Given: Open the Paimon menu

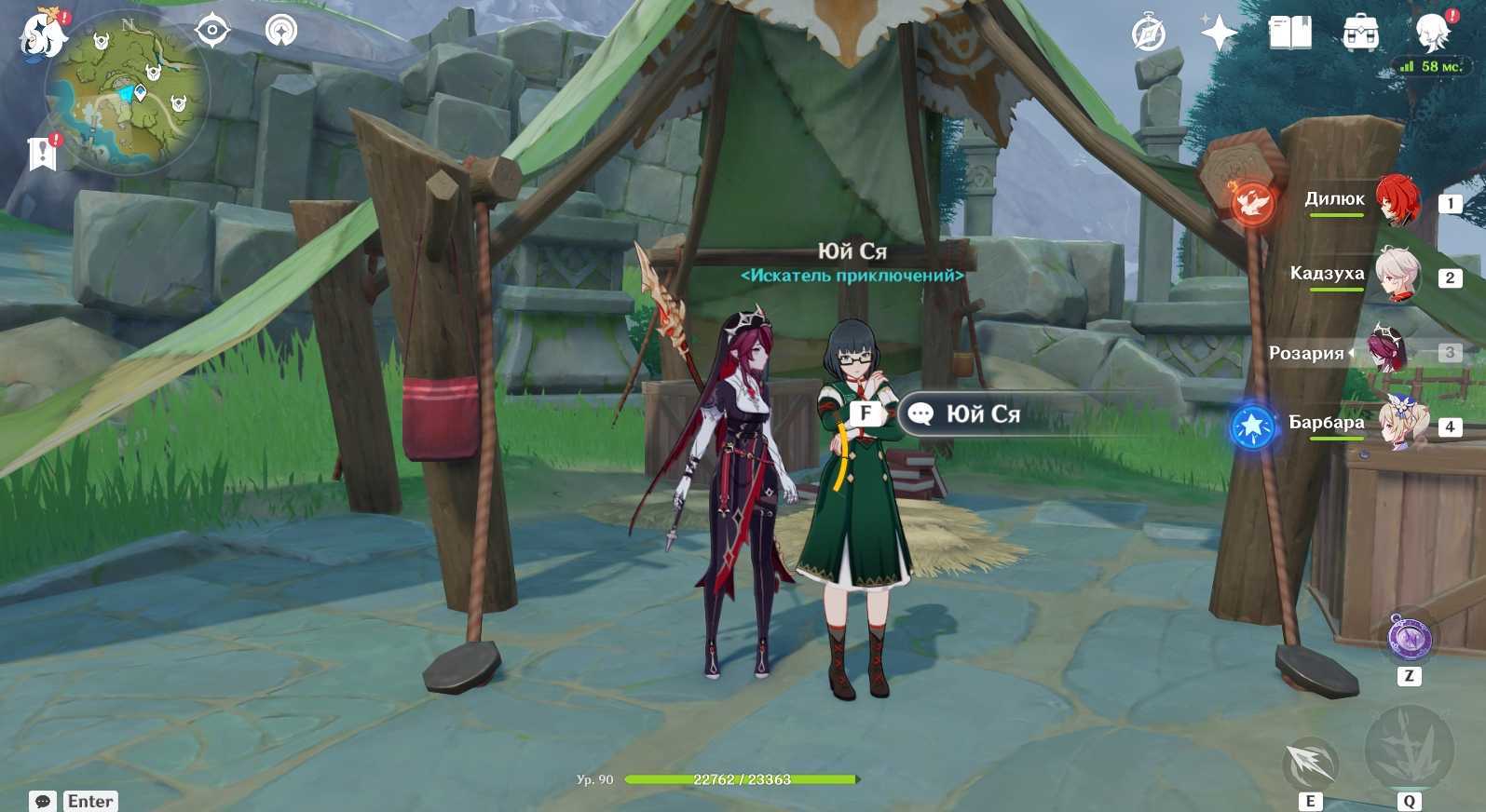Looking at the screenshot, I should (x=43, y=36).
